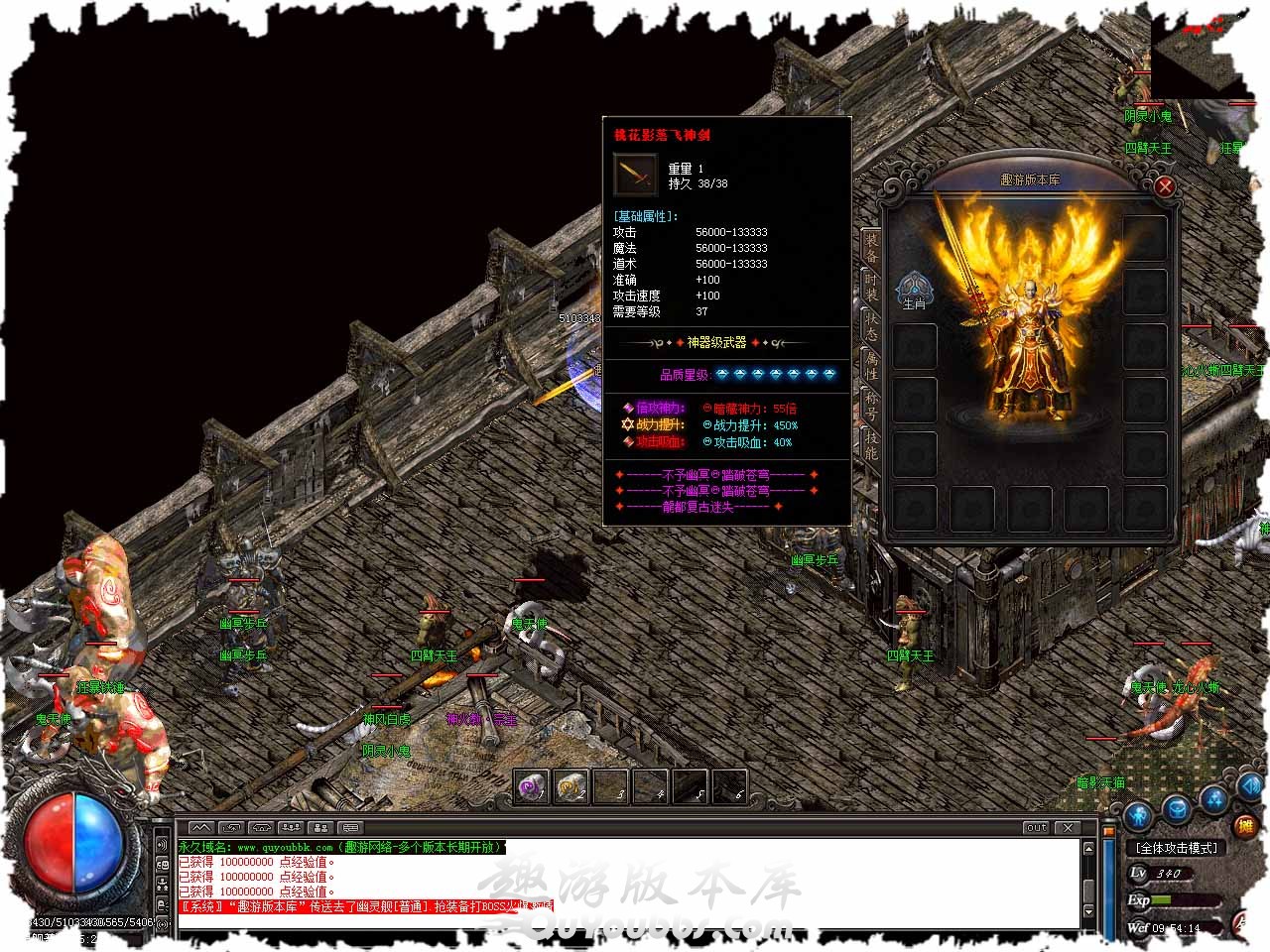Close the character equipment panel
Viewport: 1270px width, 952px height.
pyautogui.click(x=1165, y=186)
